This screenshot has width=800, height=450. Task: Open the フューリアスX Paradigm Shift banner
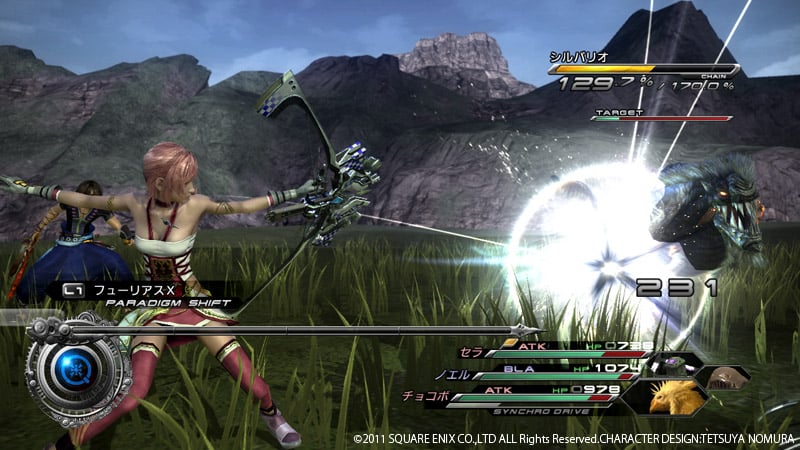(140, 293)
